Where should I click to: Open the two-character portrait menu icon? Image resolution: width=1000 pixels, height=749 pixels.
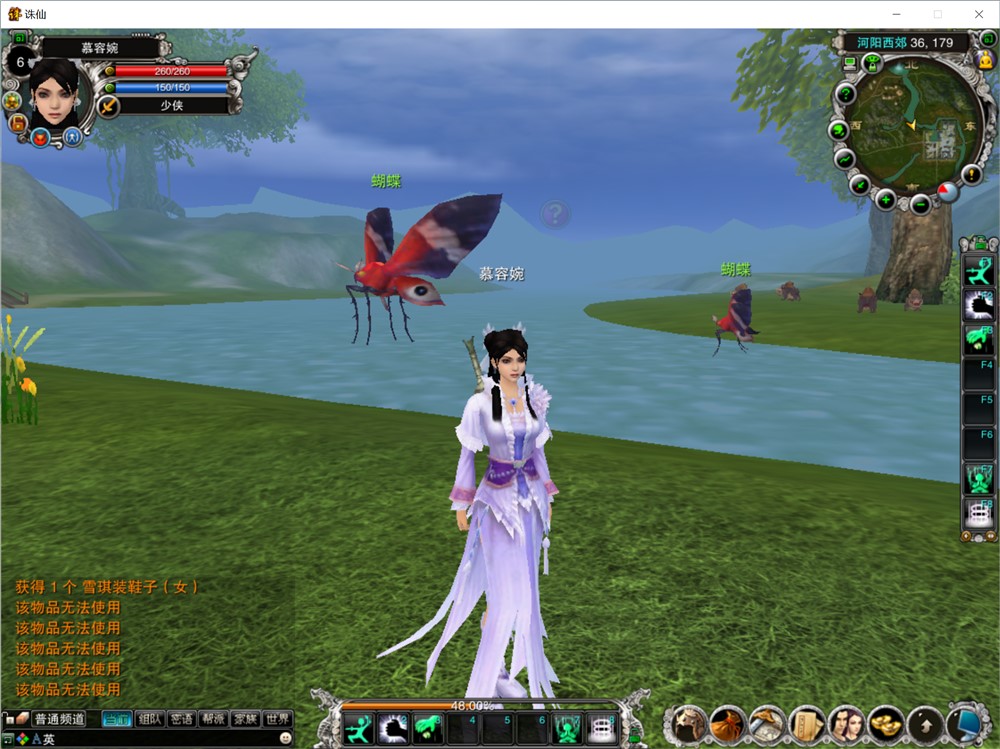click(x=845, y=724)
